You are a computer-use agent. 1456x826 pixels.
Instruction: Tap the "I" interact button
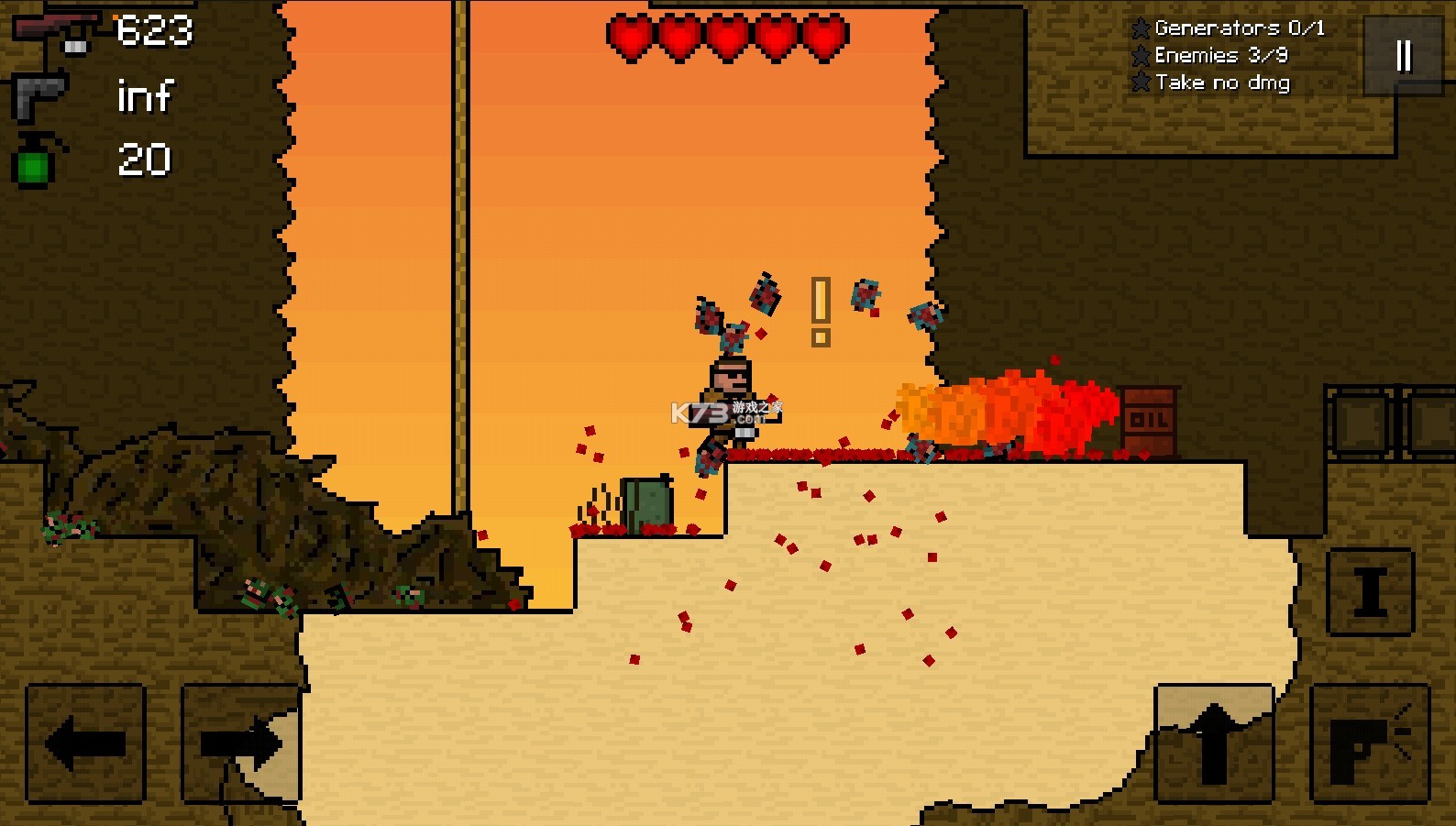1371,592
